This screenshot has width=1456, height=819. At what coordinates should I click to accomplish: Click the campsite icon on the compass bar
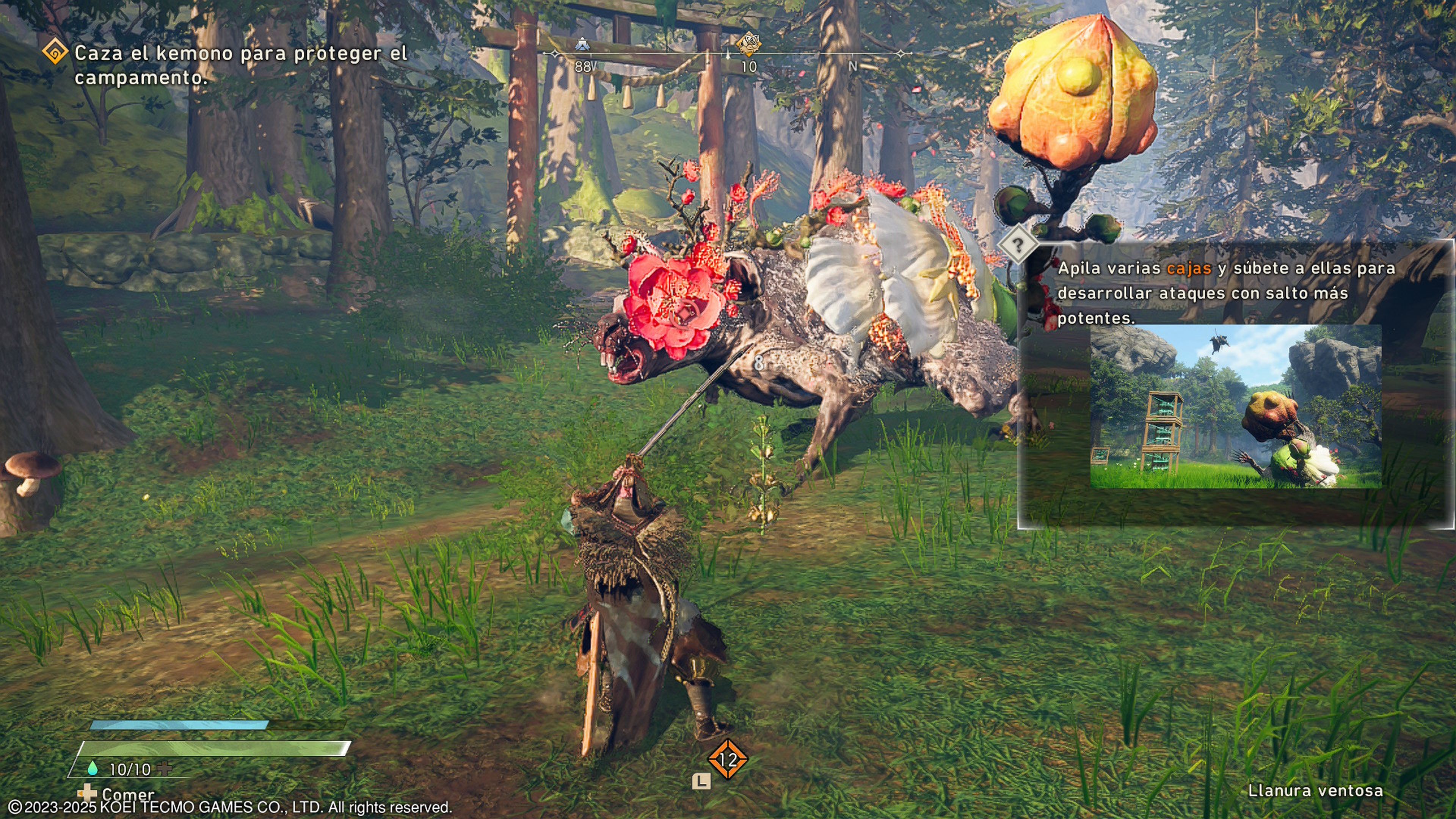[x=583, y=44]
